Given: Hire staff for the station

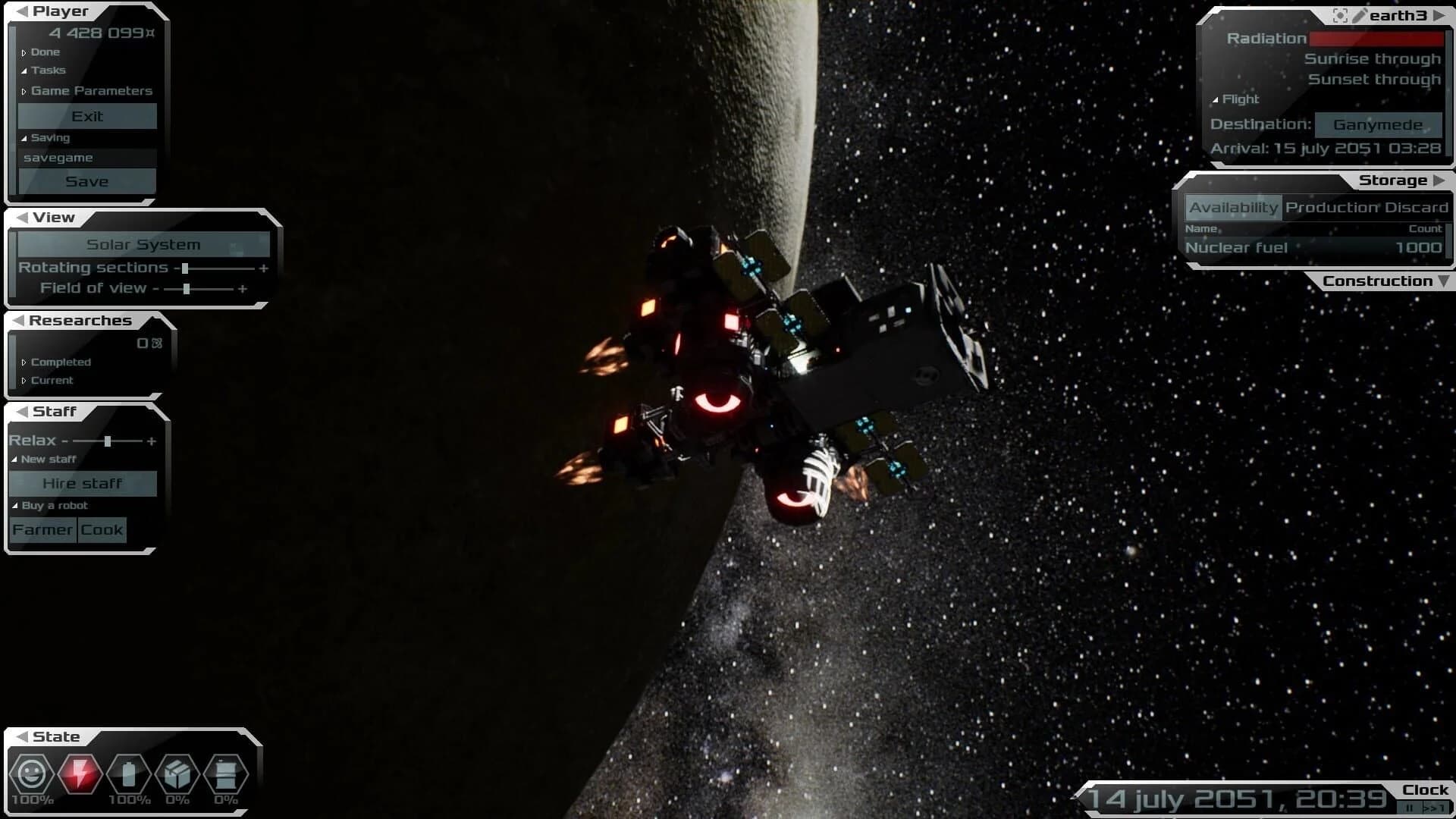Looking at the screenshot, I should point(83,483).
